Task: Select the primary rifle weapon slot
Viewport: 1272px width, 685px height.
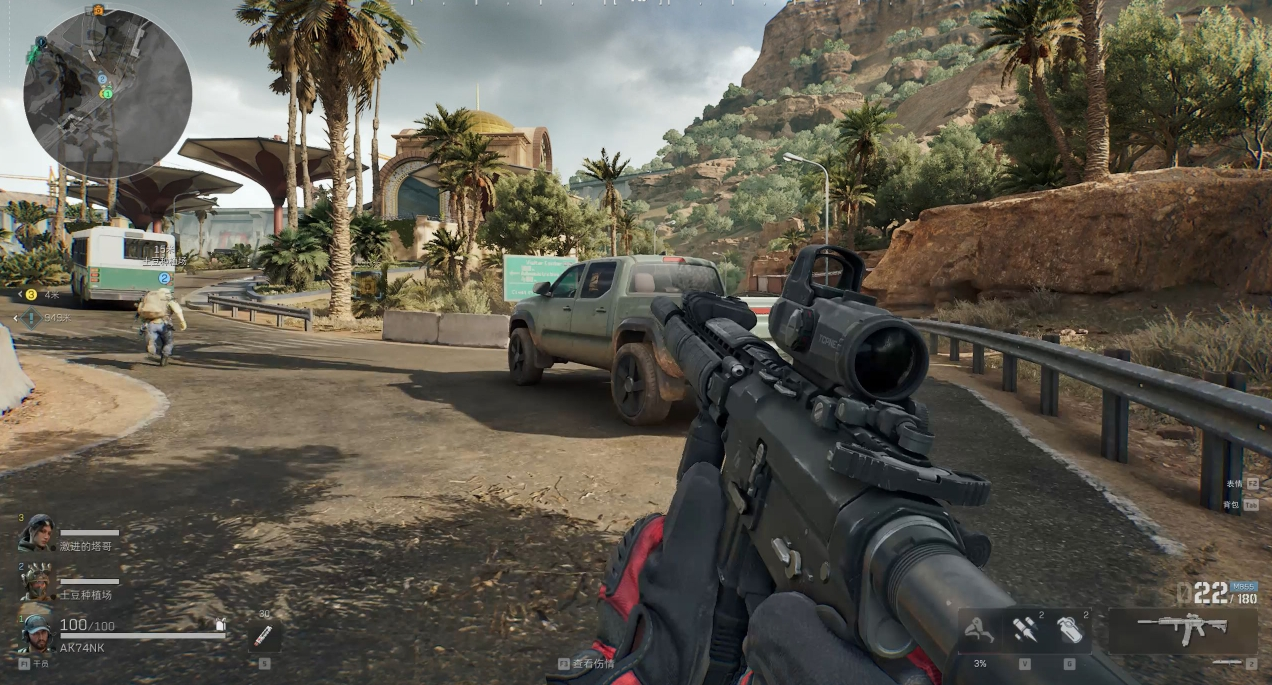Action: point(1183,629)
